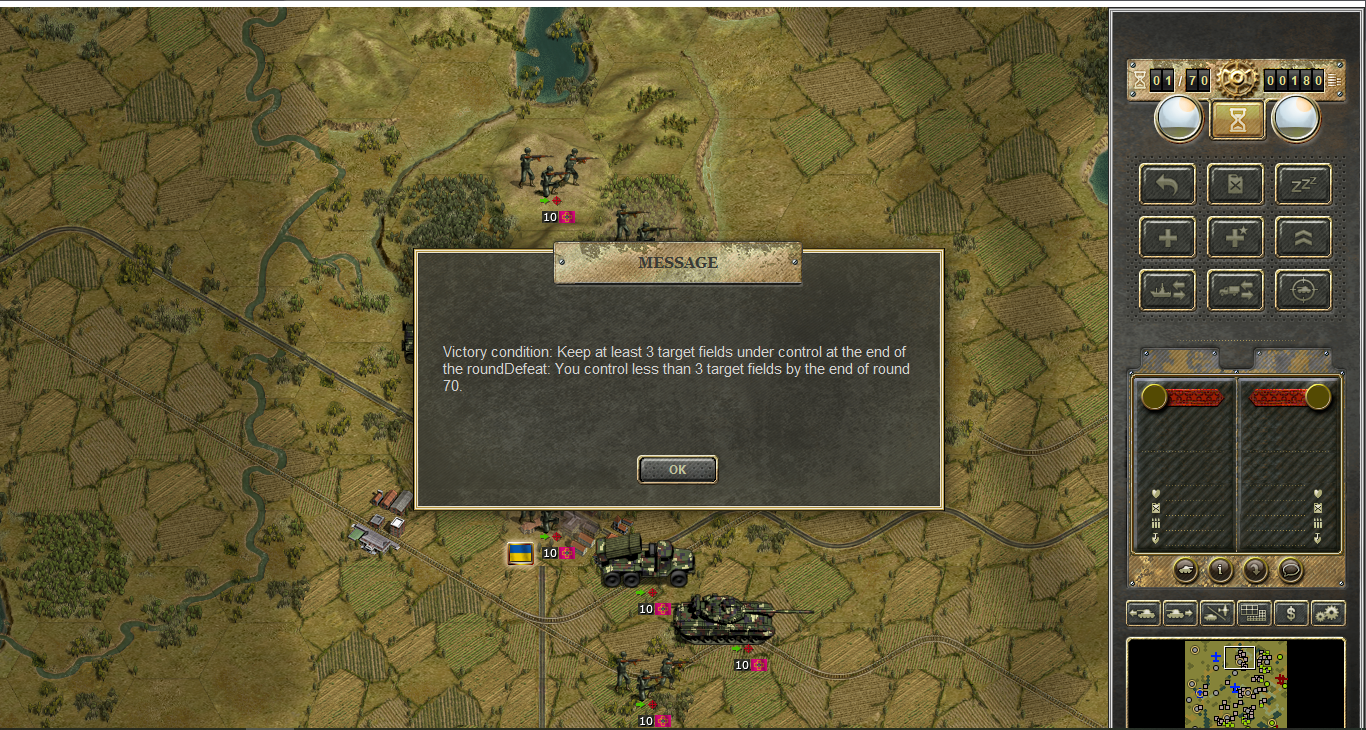
Task: Open the speech bubble chat button
Action: point(1290,570)
